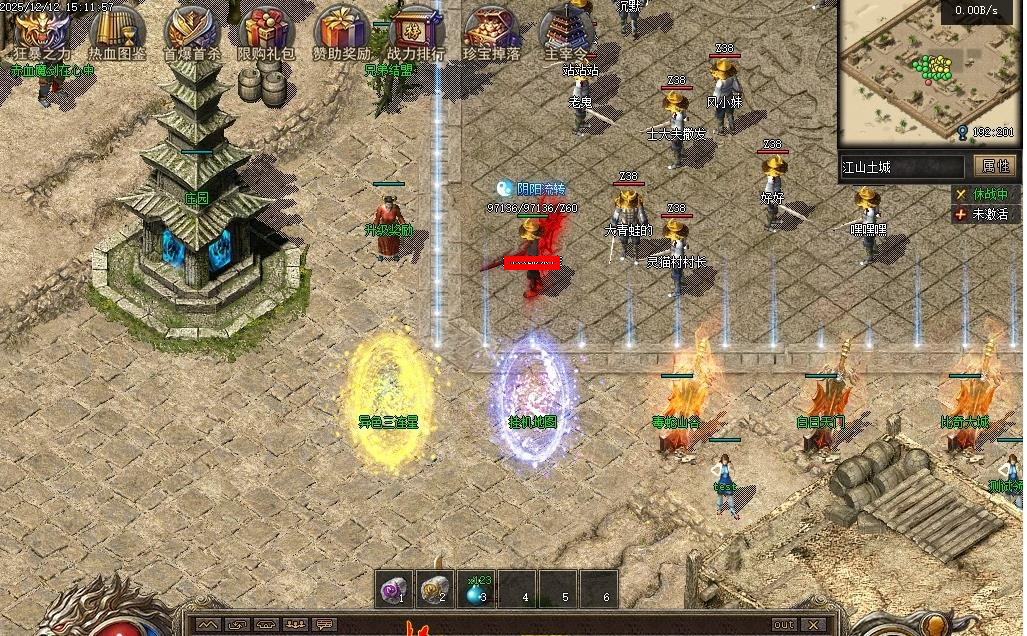
Task: Open the 狂暴之力 berserk power icon
Action: [42, 30]
